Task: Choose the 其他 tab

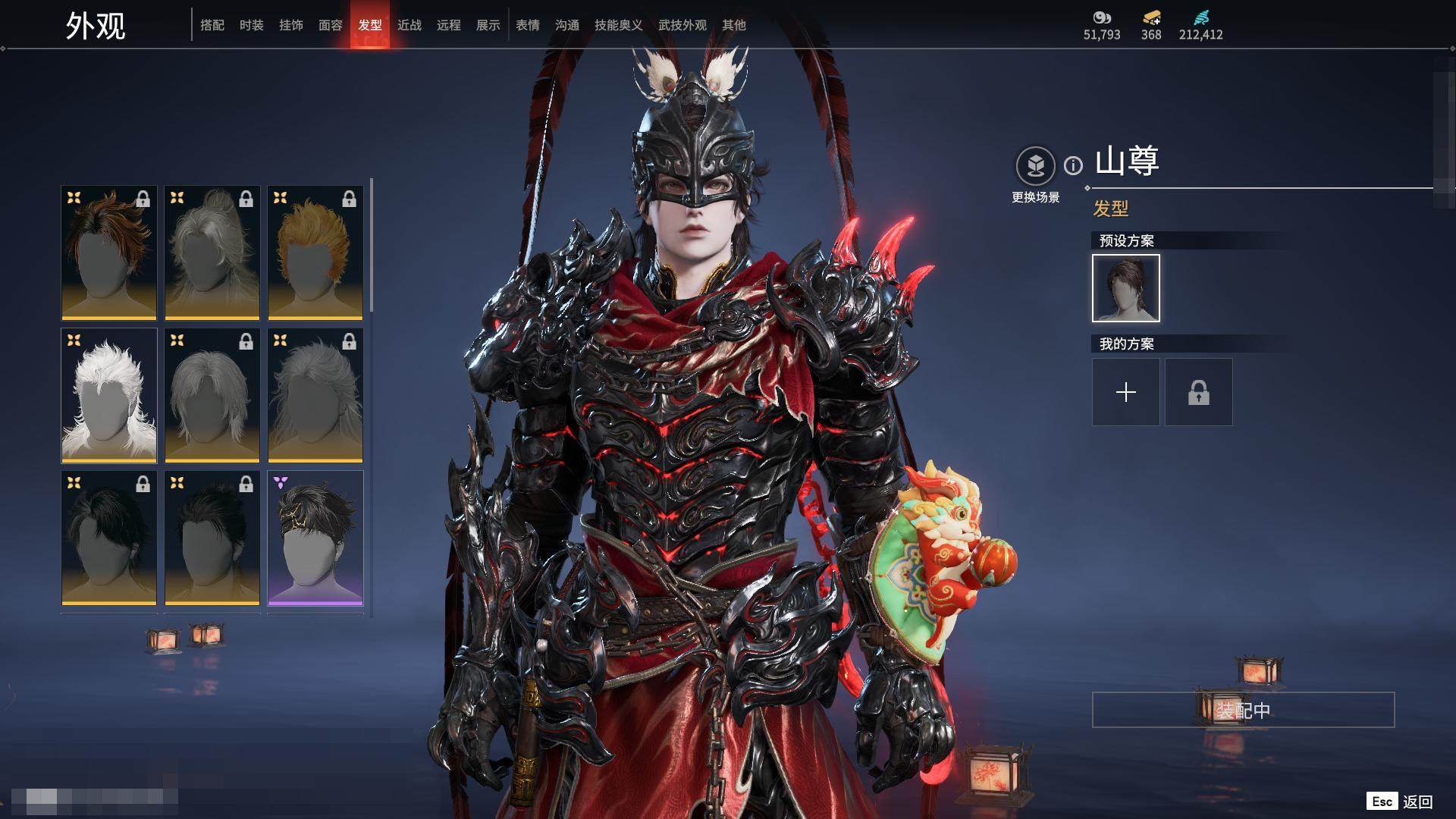Action: tap(734, 25)
